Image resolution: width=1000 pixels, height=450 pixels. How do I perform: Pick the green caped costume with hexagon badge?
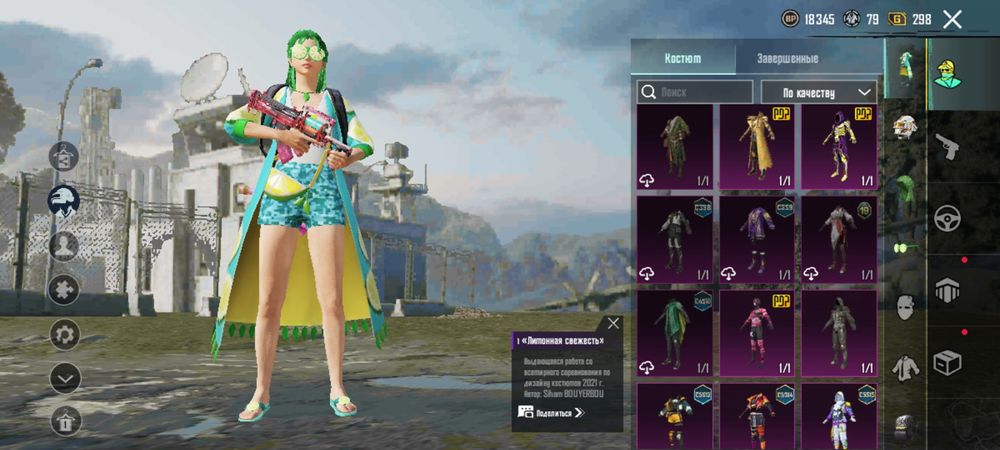pyautogui.click(x=674, y=333)
